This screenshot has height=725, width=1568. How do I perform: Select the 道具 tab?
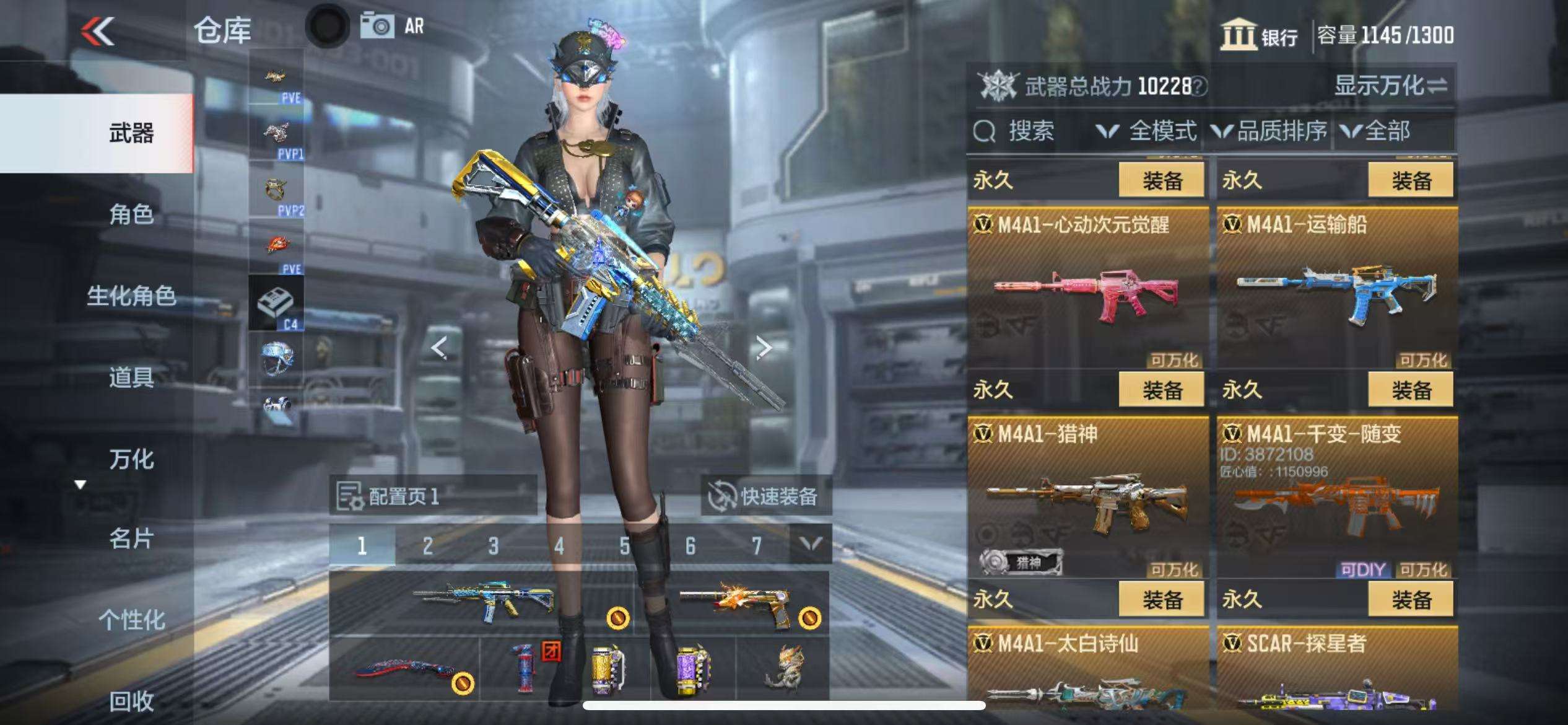tap(131, 377)
